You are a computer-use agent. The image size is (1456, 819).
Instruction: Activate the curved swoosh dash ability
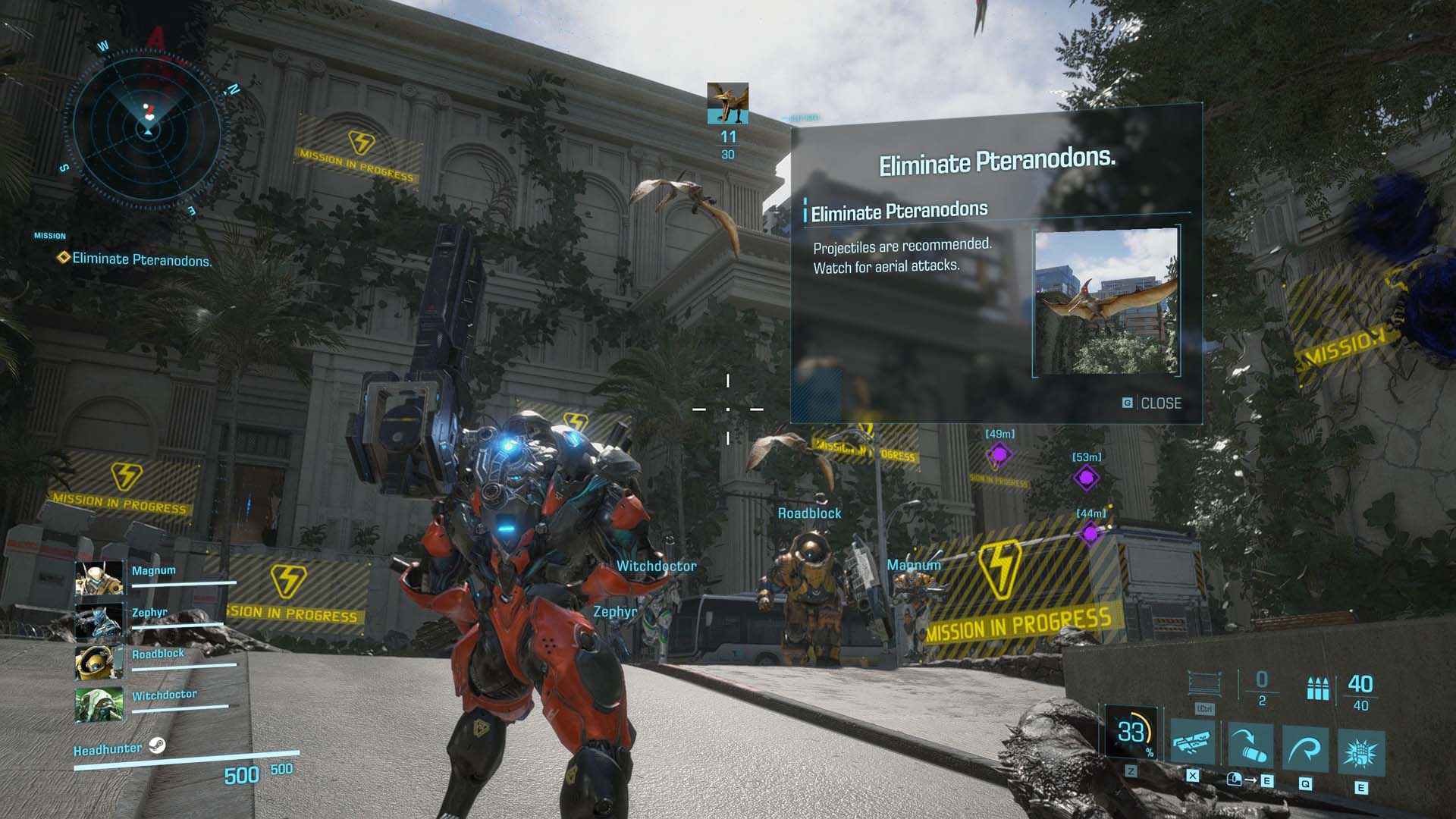[1306, 749]
